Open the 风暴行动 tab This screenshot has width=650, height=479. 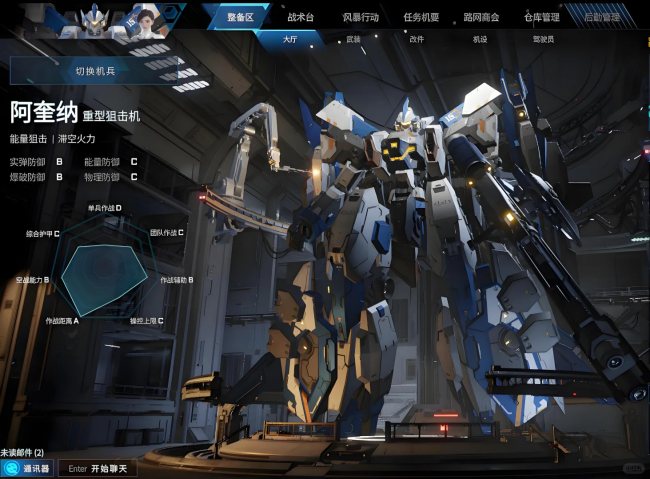360,17
